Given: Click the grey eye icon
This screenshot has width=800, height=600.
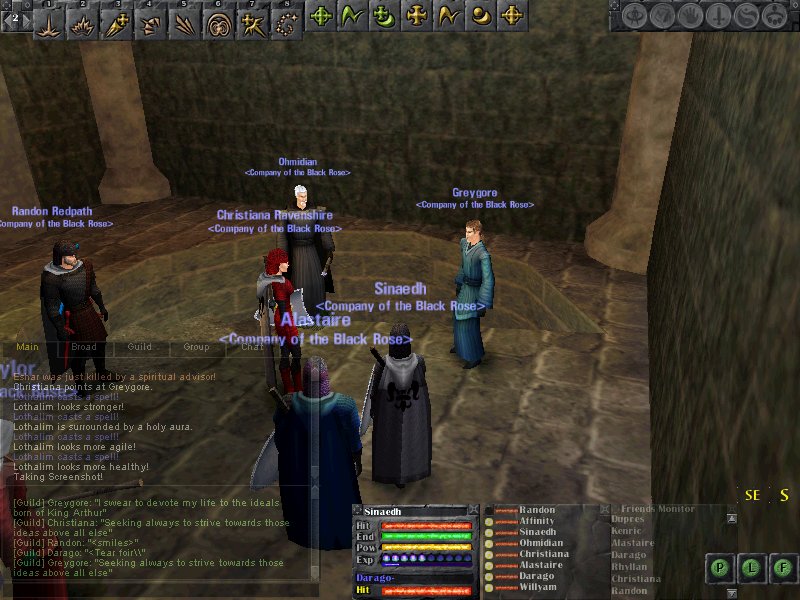Looking at the screenshot, I should pyautogui.click(x=635, y=16).
